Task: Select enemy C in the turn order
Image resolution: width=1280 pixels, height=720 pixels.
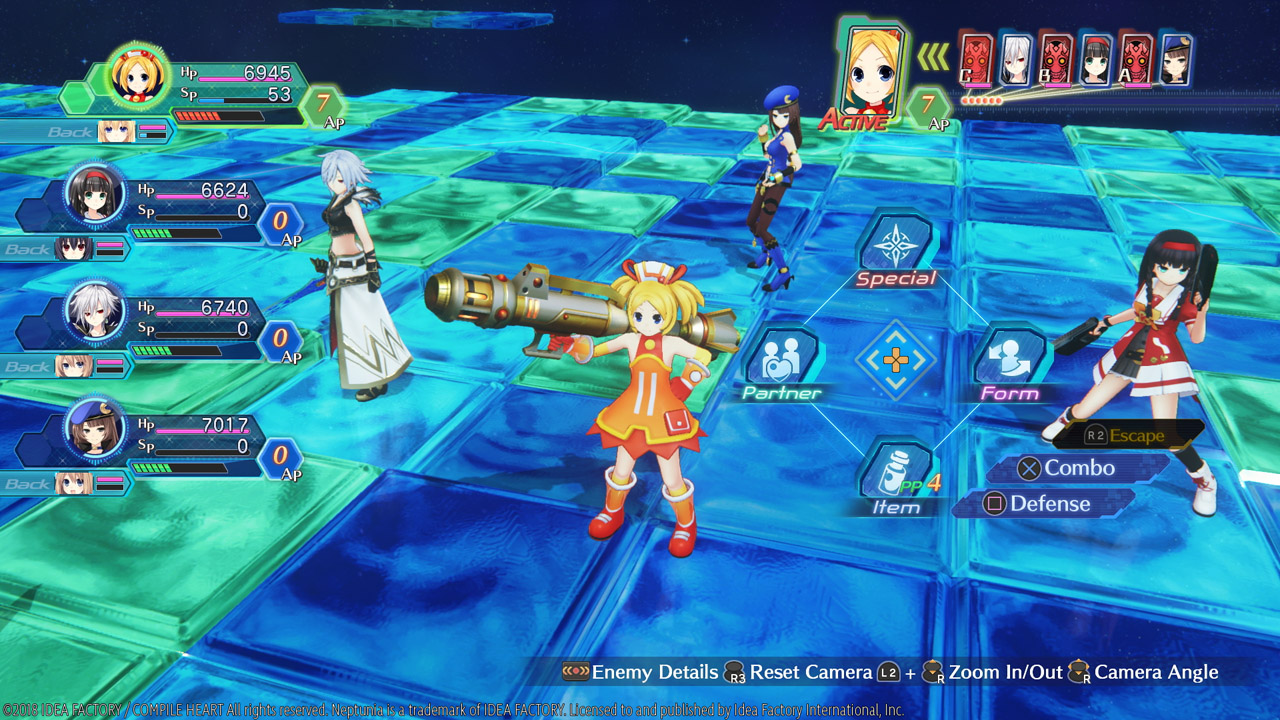Action: click(976, 60)
